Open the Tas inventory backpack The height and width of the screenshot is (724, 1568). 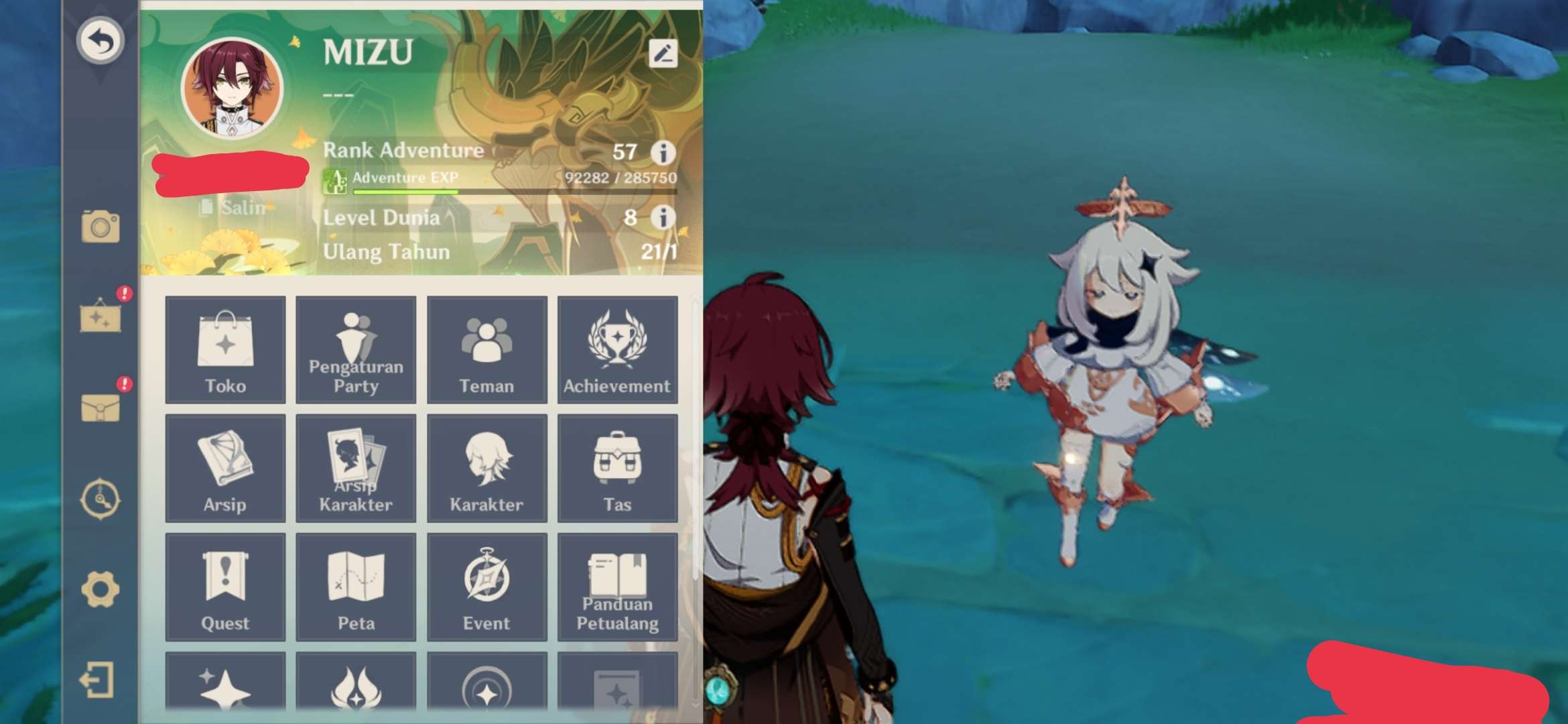point(617,467)
